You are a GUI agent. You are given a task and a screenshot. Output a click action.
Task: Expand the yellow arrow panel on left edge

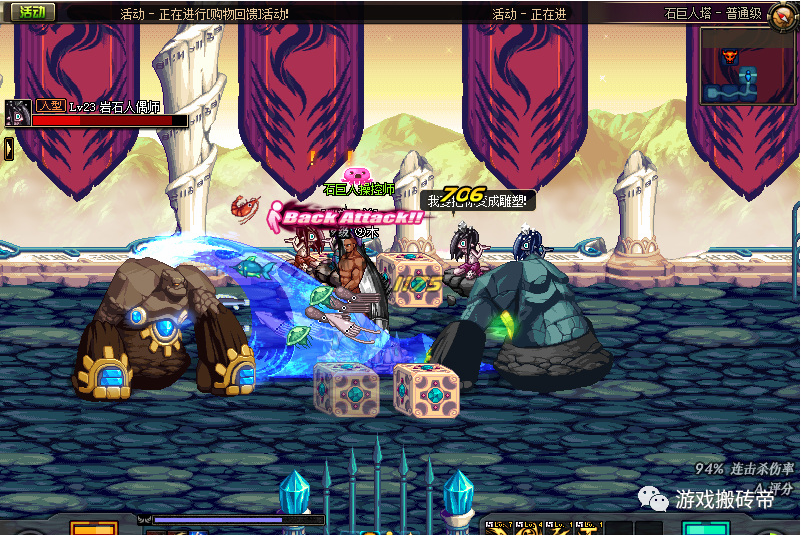pos(8,148)
